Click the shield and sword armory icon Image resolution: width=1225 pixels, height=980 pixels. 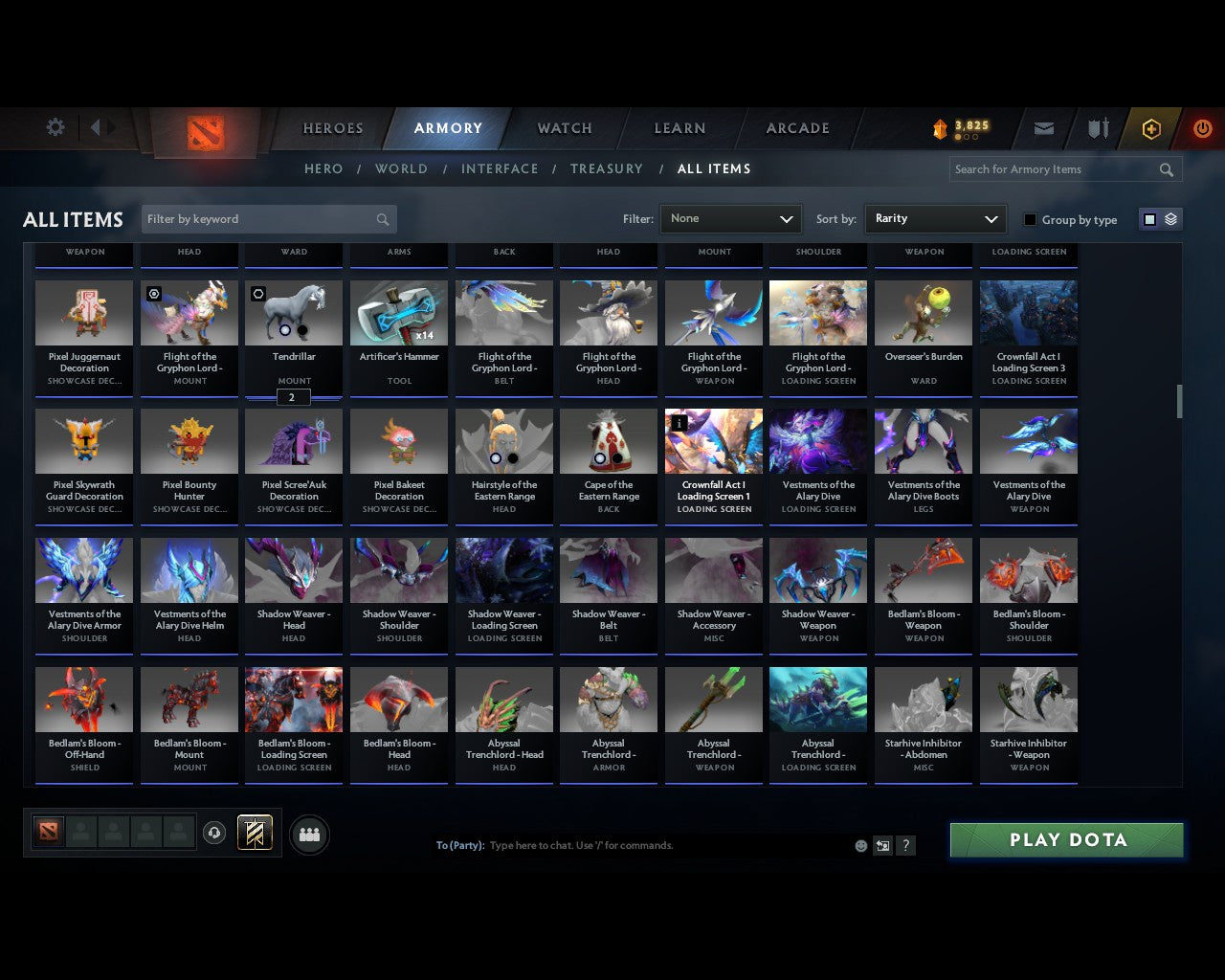[1097, 127]
